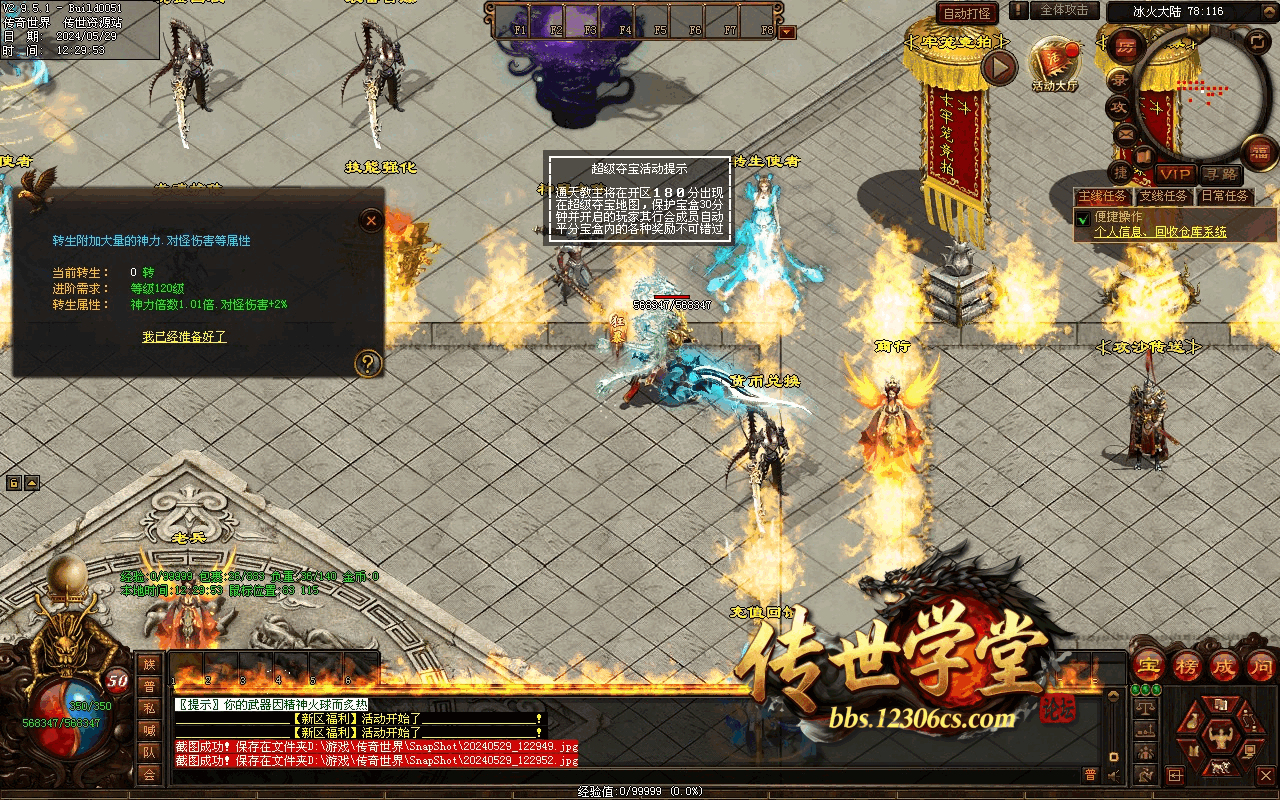
Task: Open the 宝 treasure round button
Action: coord(1150,666)
